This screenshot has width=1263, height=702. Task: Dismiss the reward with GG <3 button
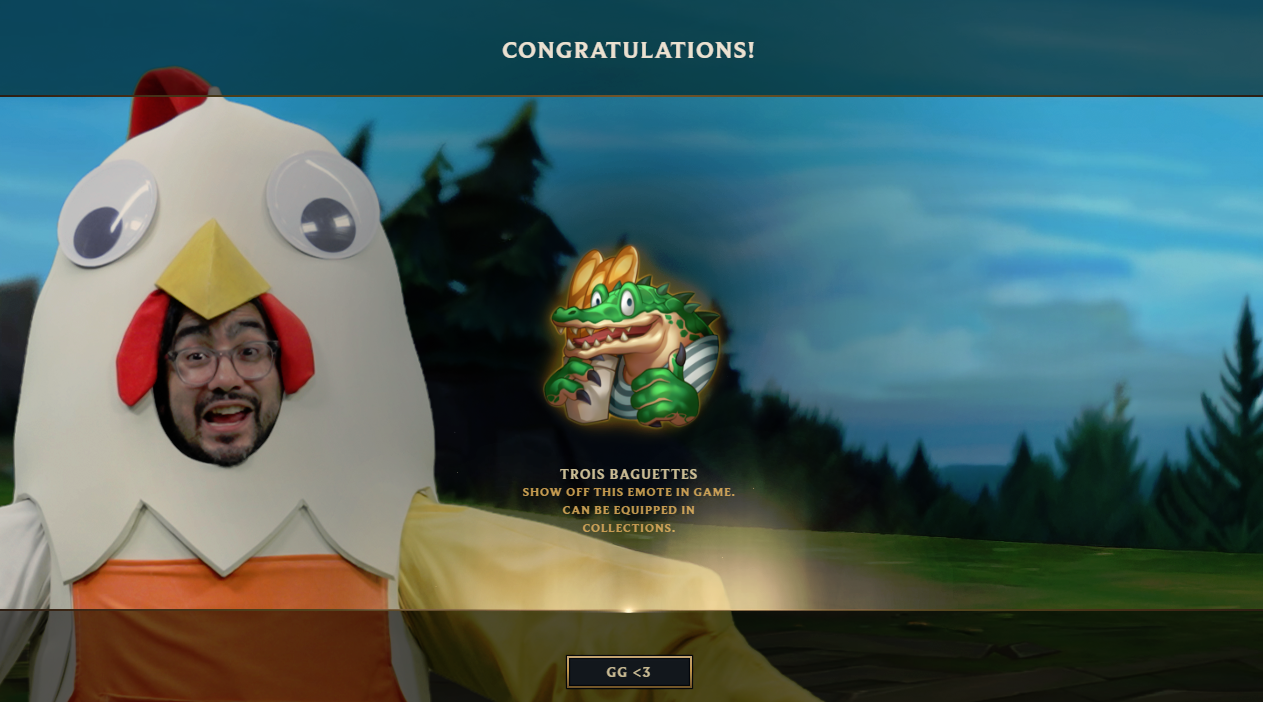pyautogui.click(x=629, y=672)
